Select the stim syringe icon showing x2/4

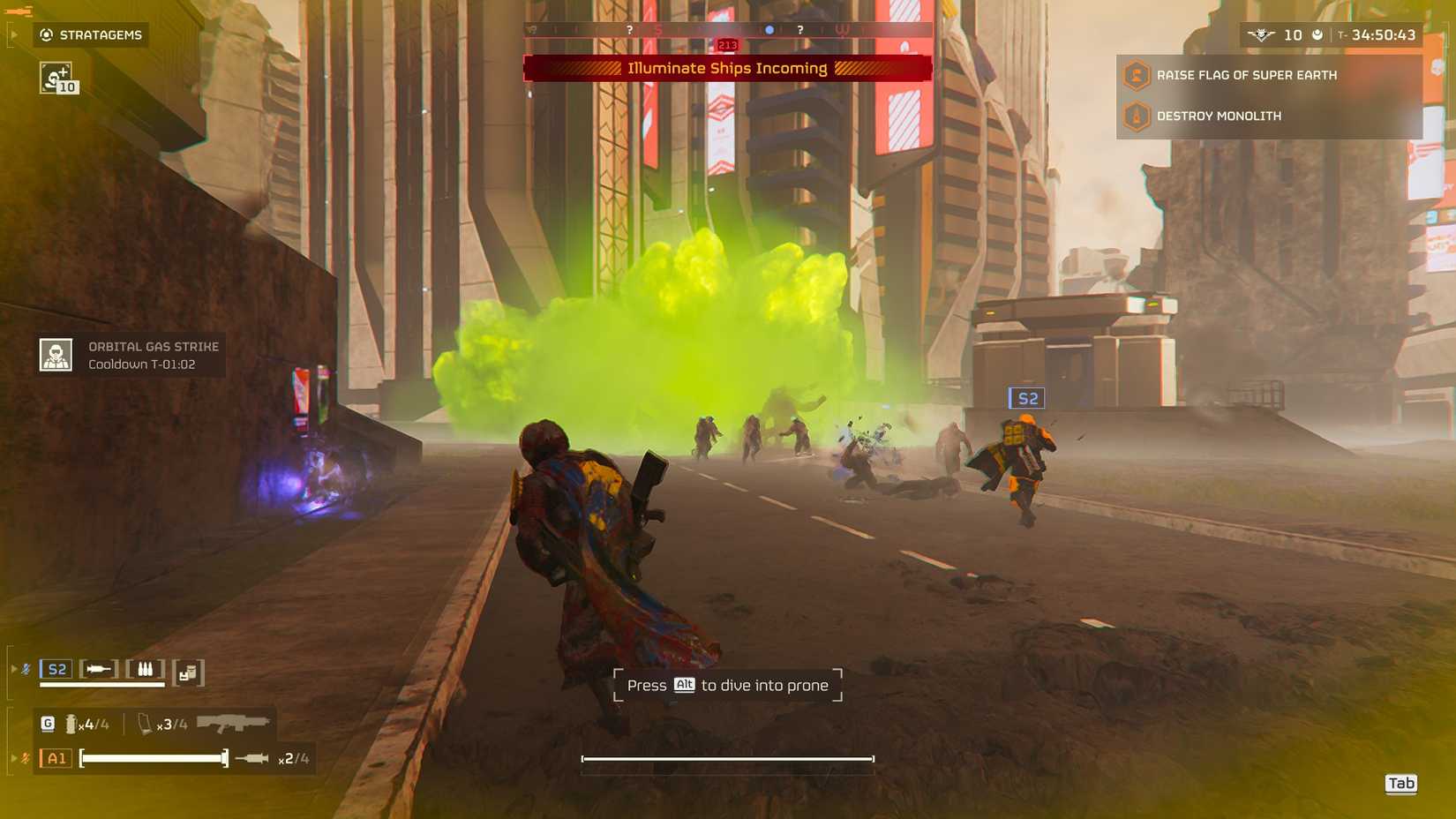tap(252, 757)
